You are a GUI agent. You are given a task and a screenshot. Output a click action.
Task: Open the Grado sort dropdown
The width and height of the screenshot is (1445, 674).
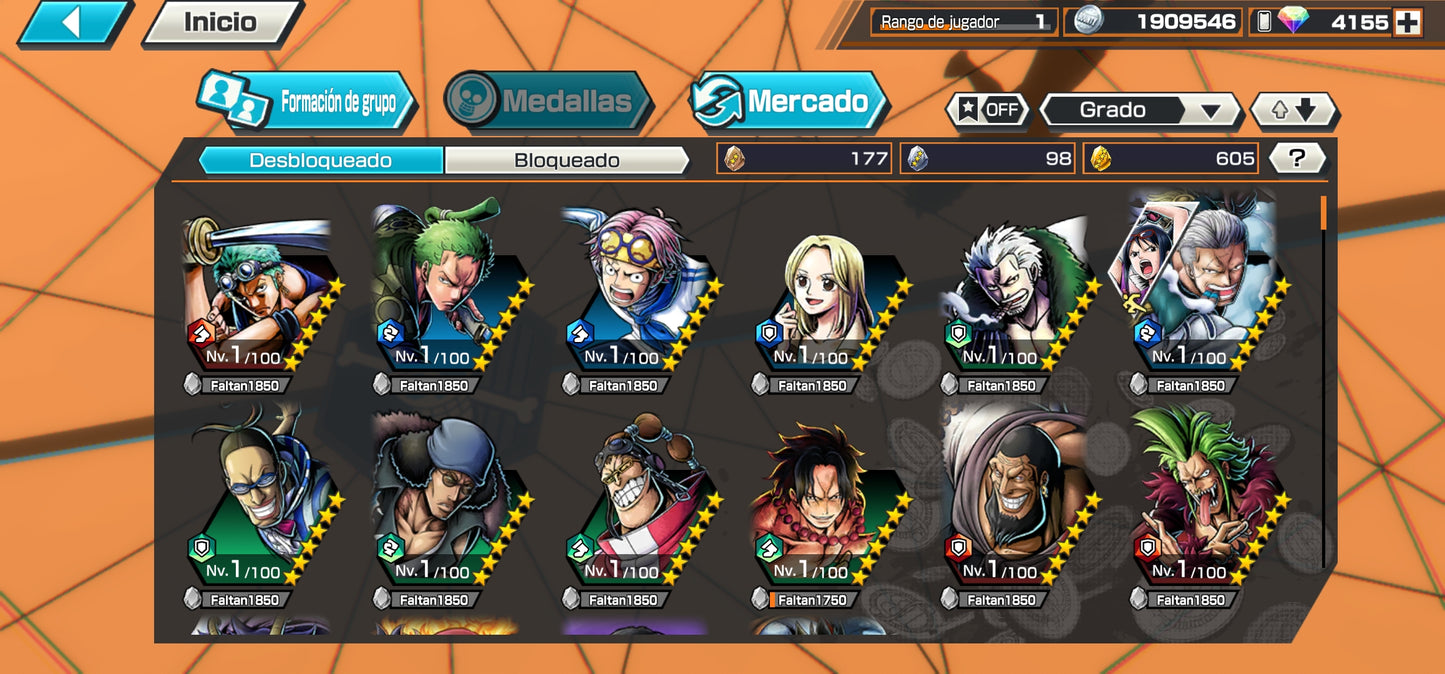[x=1141, y=110]
